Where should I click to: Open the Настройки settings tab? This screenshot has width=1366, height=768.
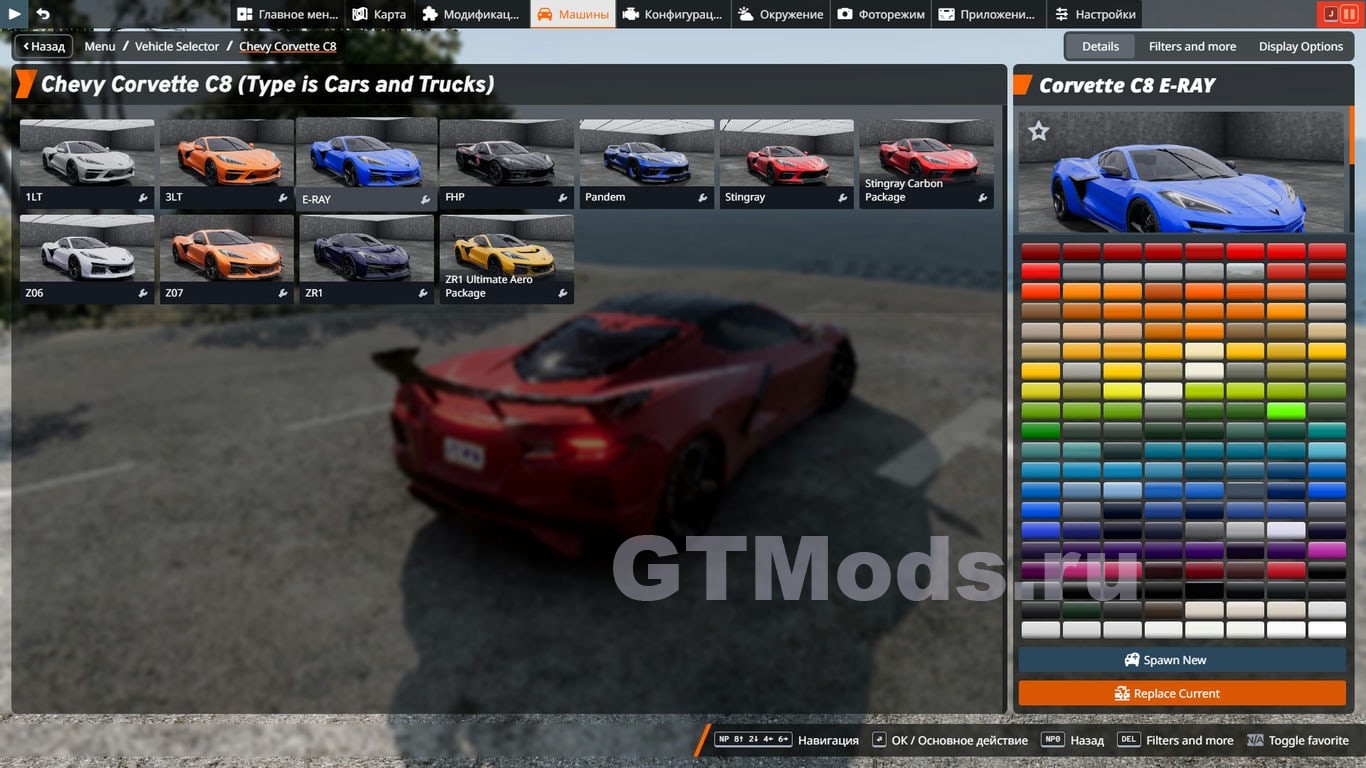click(x=1095, y=14)
